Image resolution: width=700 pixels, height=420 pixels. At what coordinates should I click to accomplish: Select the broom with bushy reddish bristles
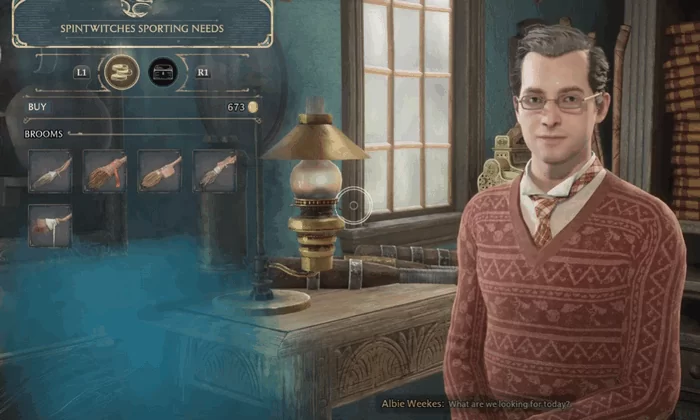(104, 171)
